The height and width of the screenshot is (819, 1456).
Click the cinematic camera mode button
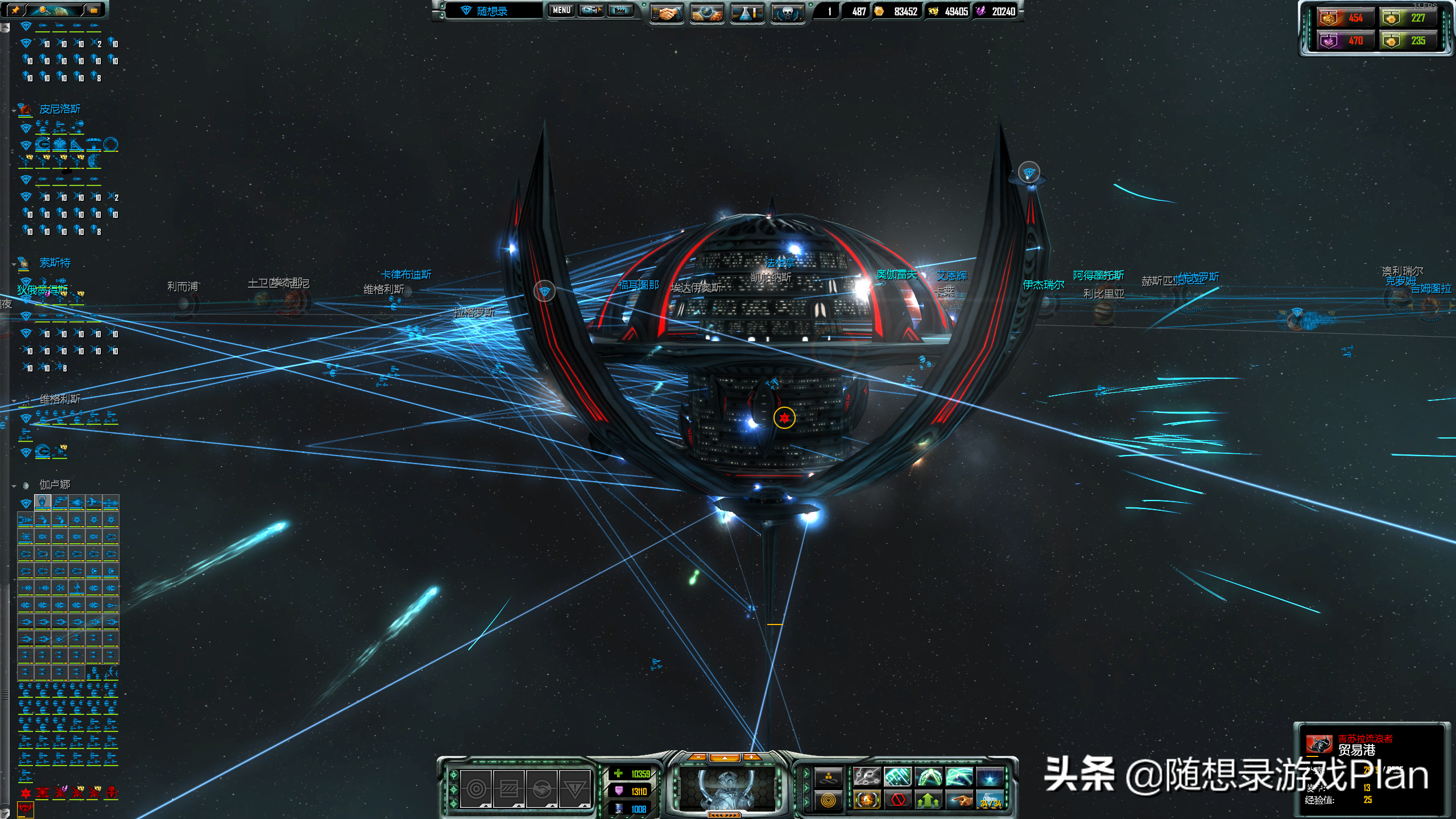(x=591, y=10)
